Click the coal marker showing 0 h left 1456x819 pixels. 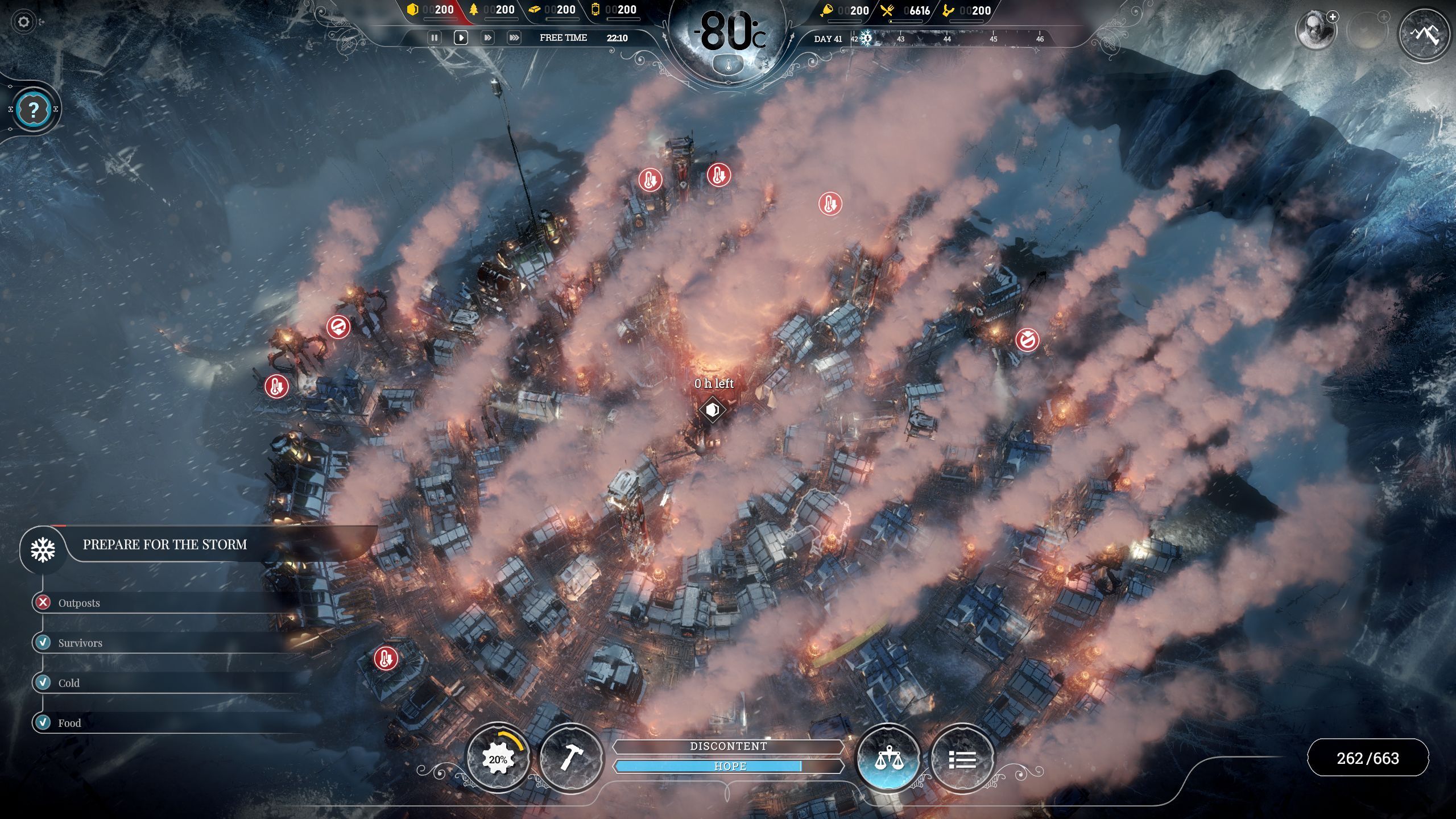point(712,409)
